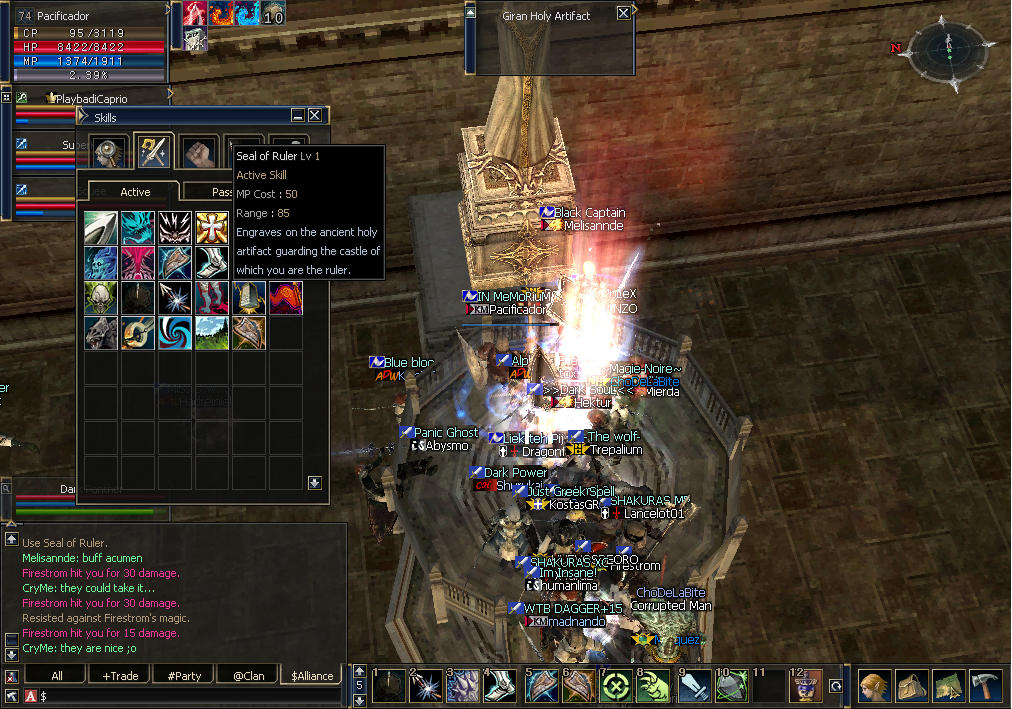Close the Skills window
1012x709 pixels.
pos(314,116)
